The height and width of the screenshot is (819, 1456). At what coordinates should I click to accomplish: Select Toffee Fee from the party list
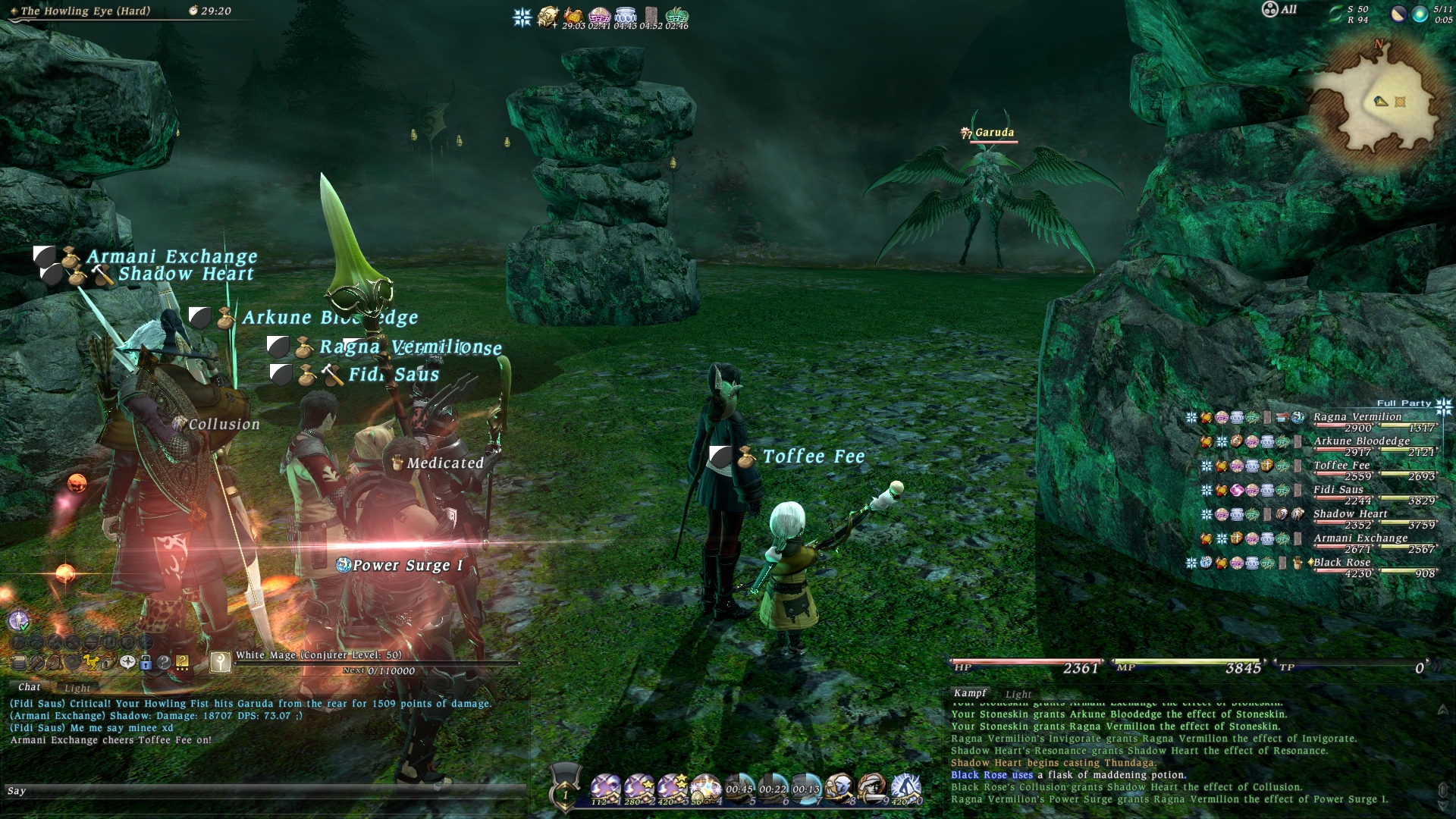(1341, 466)
